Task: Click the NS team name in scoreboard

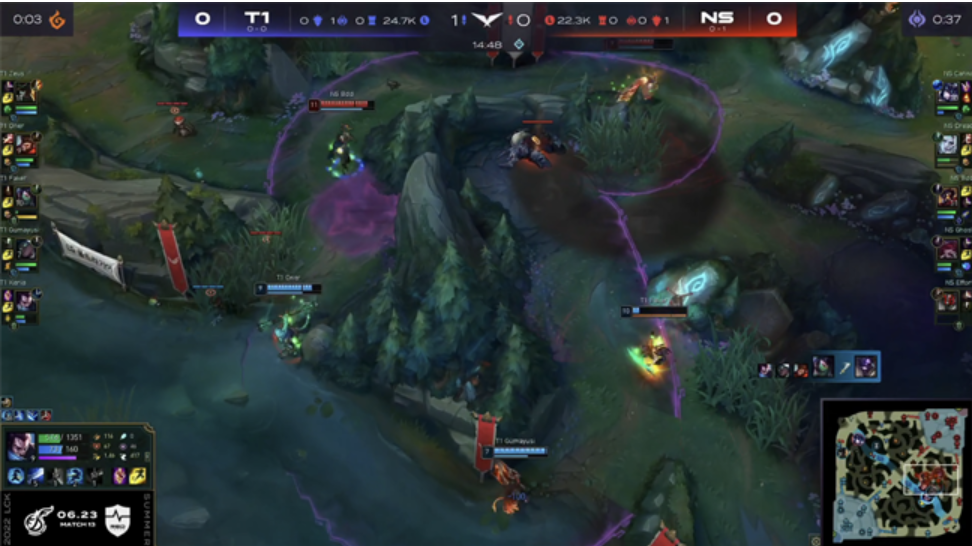Action: click(716, 18)
